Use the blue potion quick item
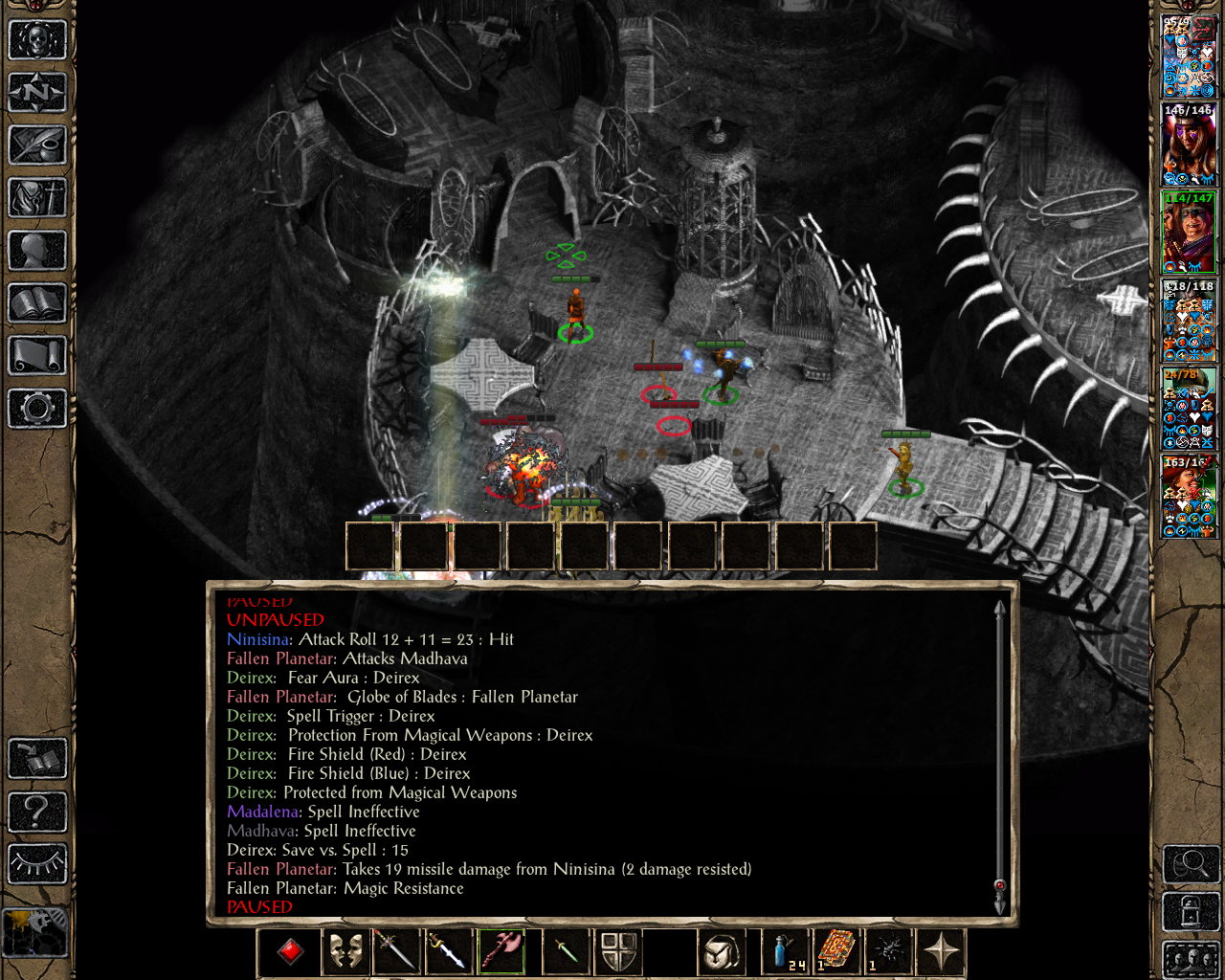The height and width of the screenshot is (980, 1225). tap(785, 951)
